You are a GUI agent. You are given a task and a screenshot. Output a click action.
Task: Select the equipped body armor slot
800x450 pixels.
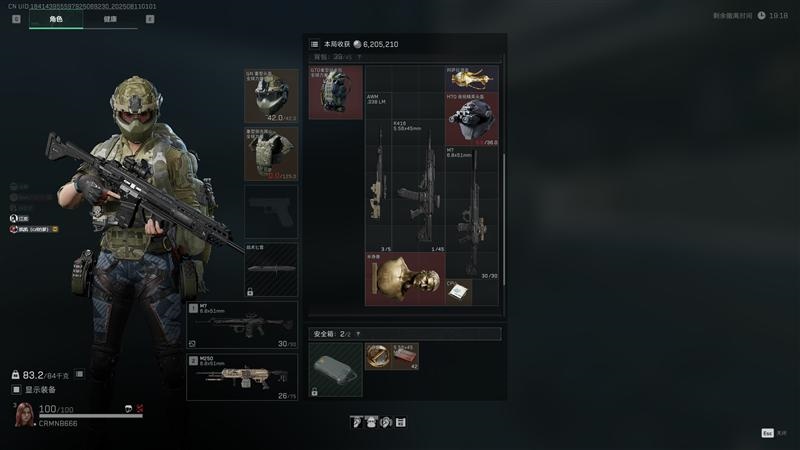coord(271,153)
